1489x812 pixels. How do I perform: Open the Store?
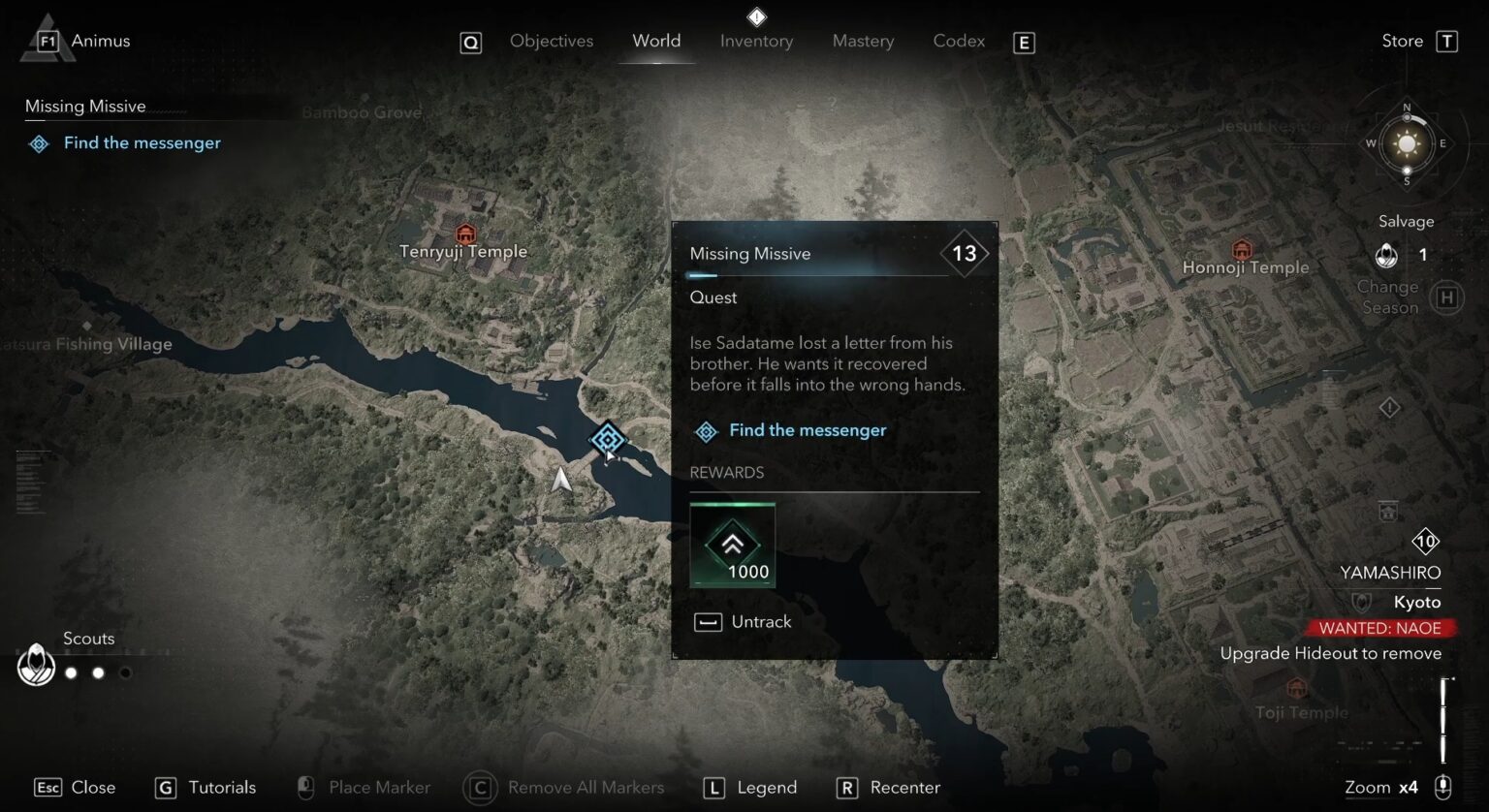(x=1402, y=40)
